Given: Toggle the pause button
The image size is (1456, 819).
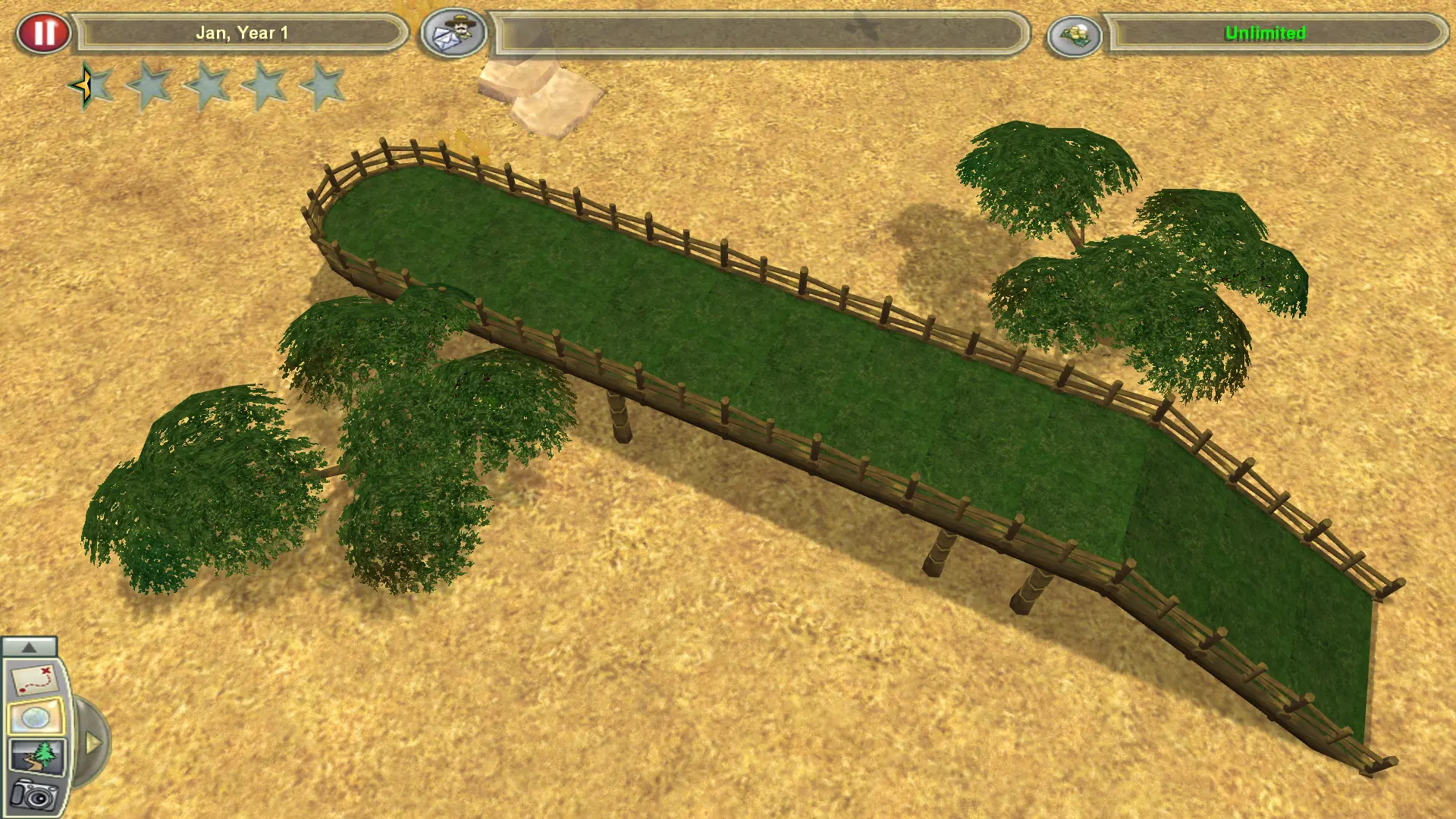Looking at the screenshot, I should click(x=43, y=32).
